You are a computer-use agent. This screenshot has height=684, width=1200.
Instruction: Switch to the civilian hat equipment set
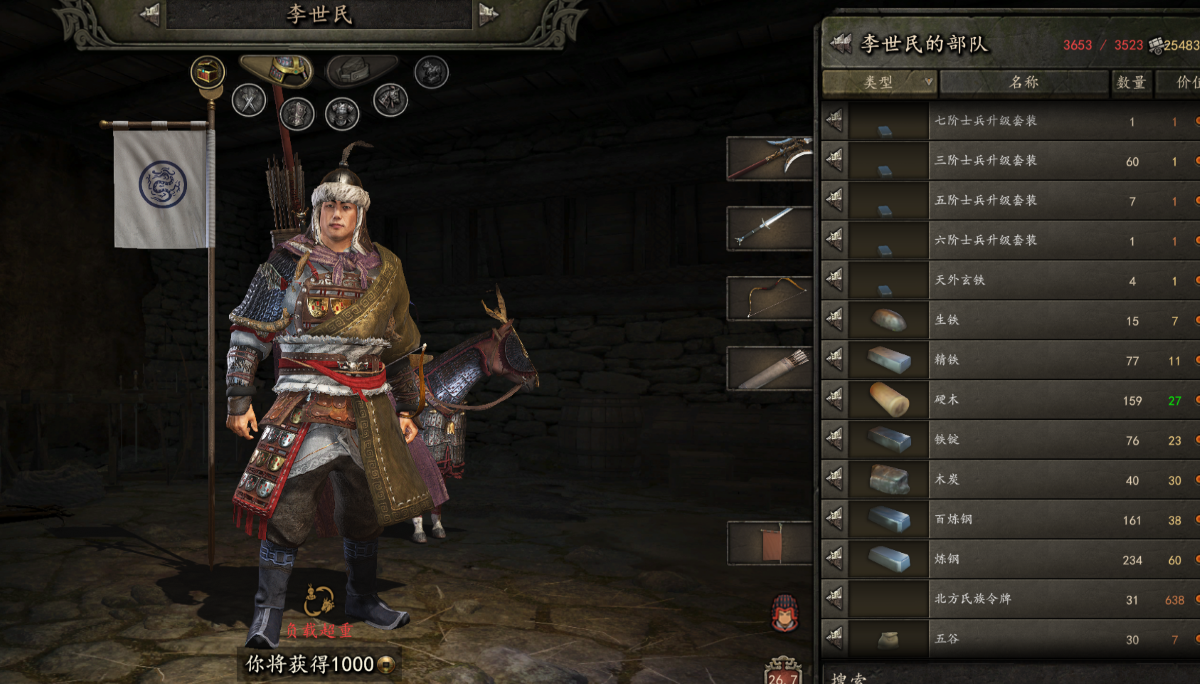pyautogui.click(x=362, y=69)
